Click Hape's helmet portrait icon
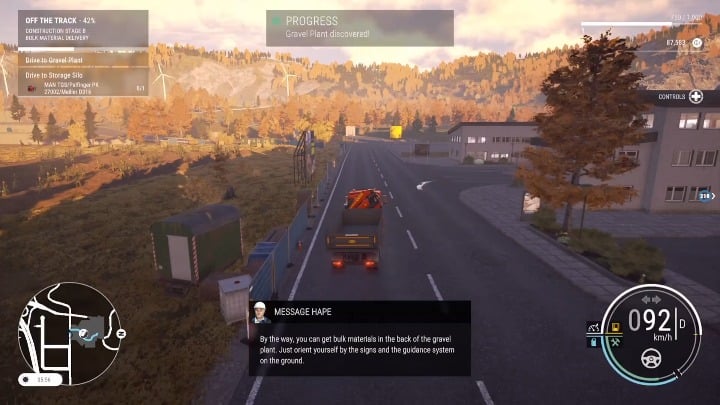 pos(259,311)
